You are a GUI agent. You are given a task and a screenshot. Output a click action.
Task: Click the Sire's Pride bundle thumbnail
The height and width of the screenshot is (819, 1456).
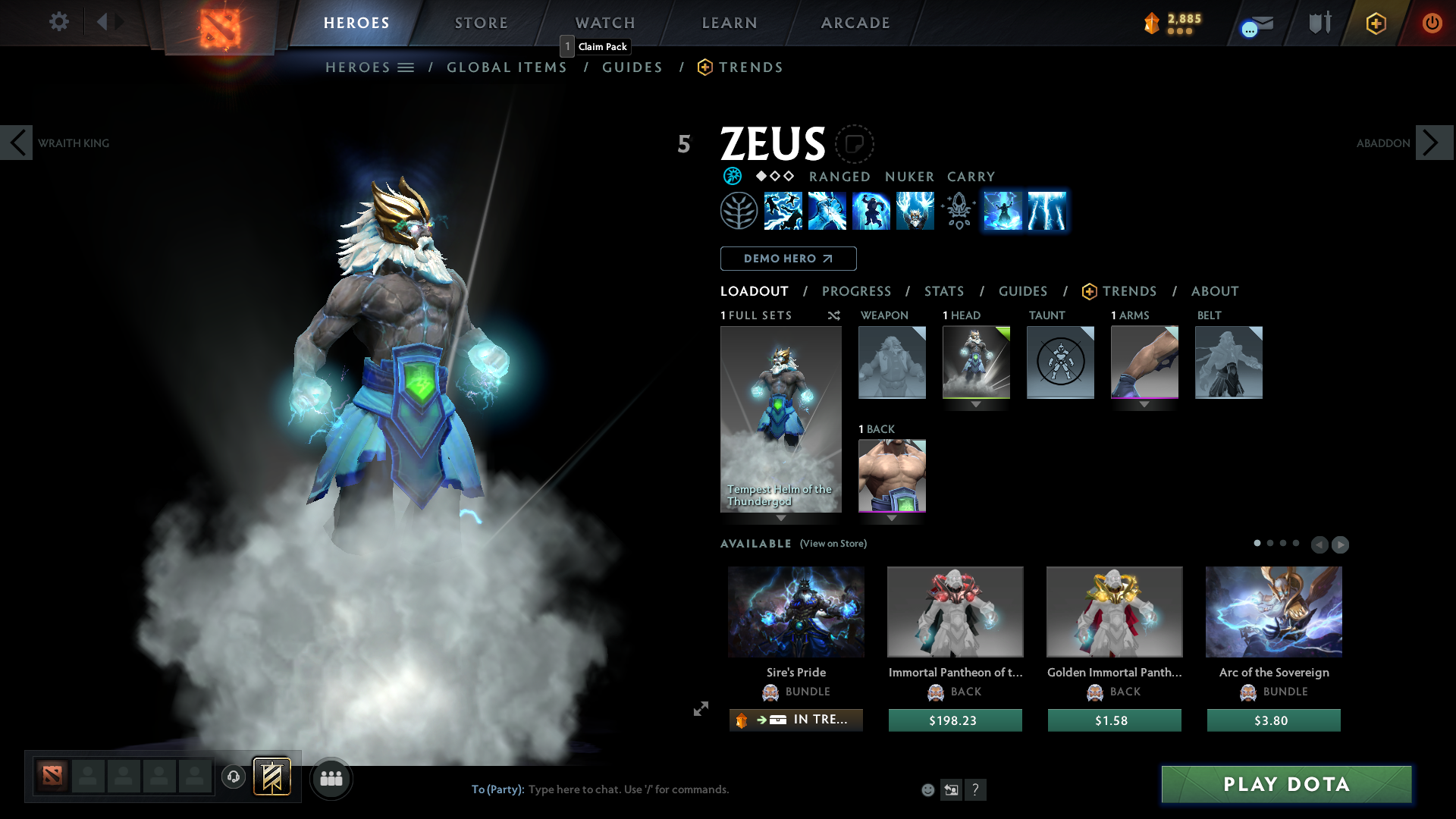[795, 611]
